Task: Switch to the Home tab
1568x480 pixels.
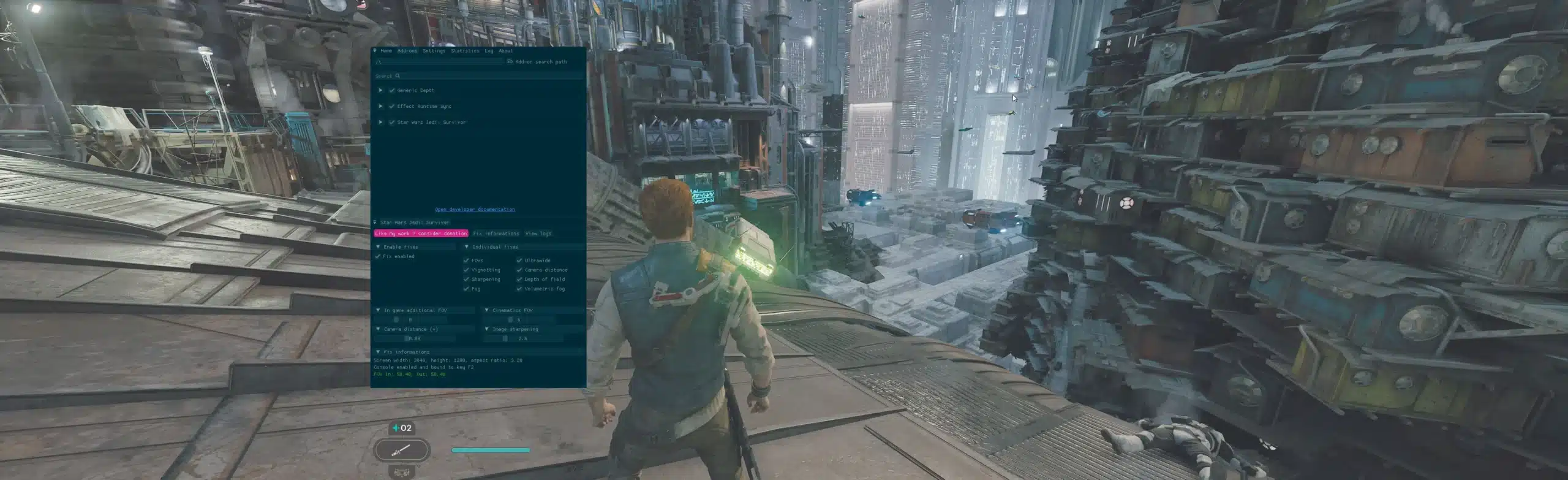Action: 386,51
